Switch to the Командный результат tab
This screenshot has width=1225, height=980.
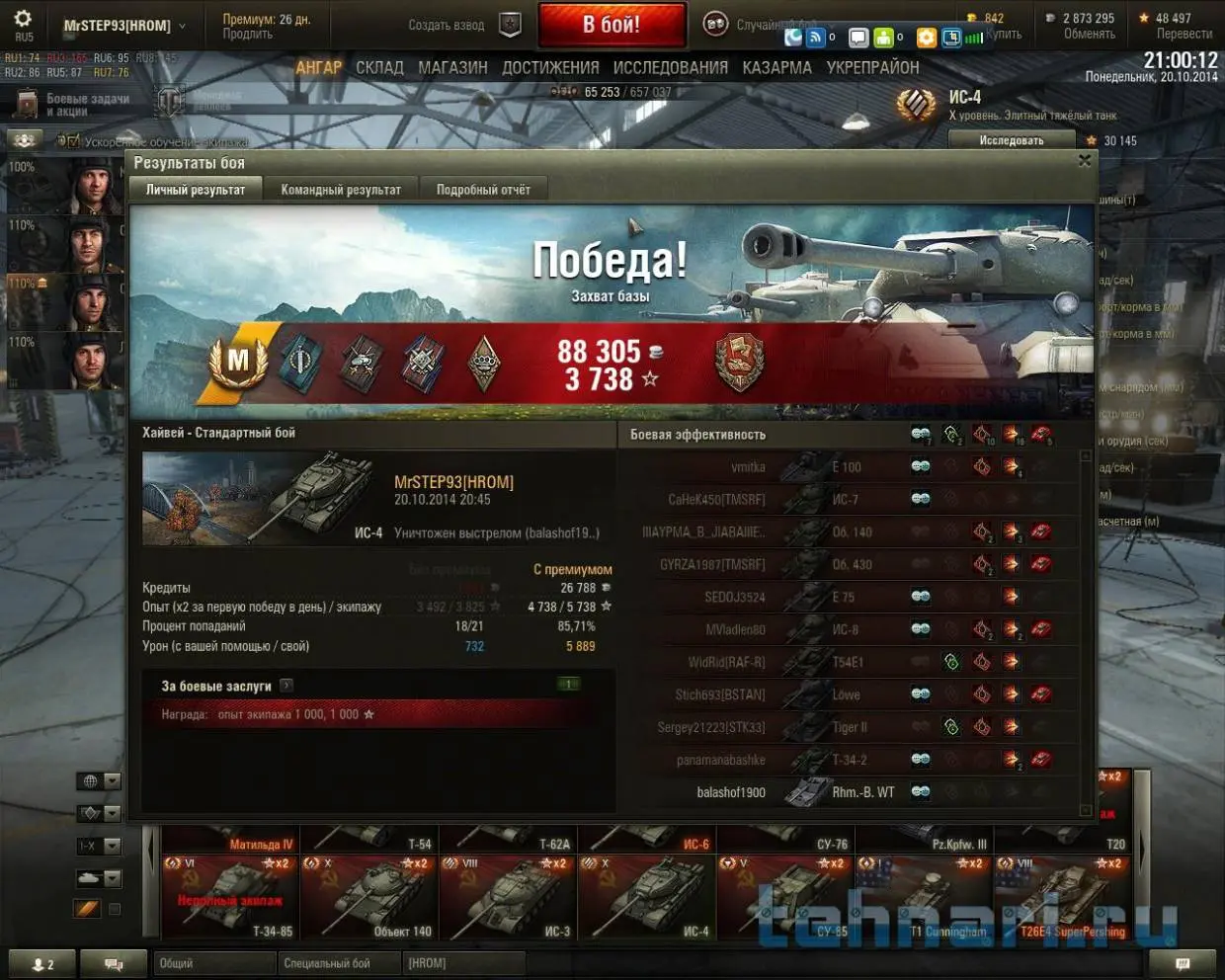[x=341, y=190]
